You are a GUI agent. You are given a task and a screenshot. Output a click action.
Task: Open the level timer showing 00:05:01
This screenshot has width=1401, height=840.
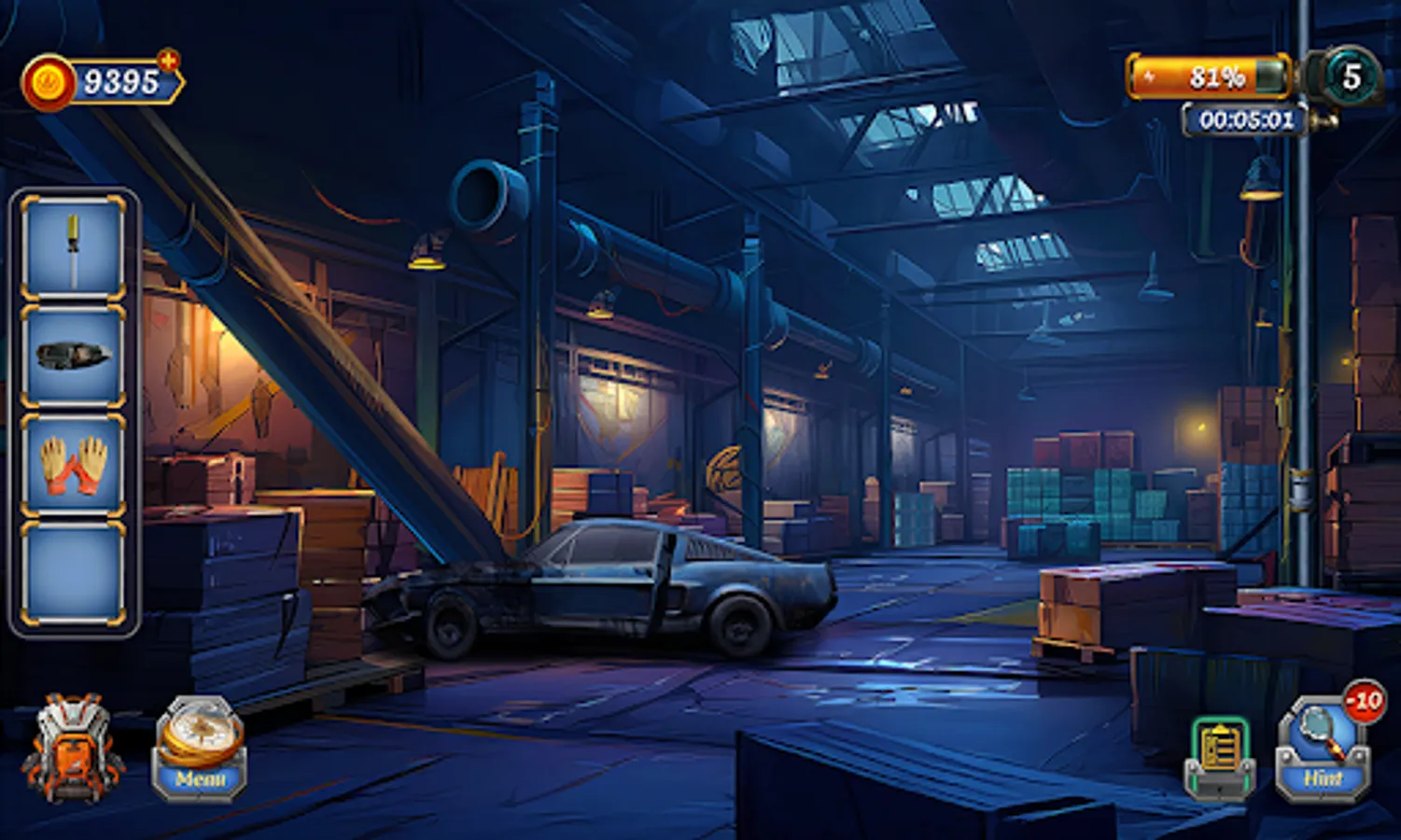click(x=1248, y=118)
